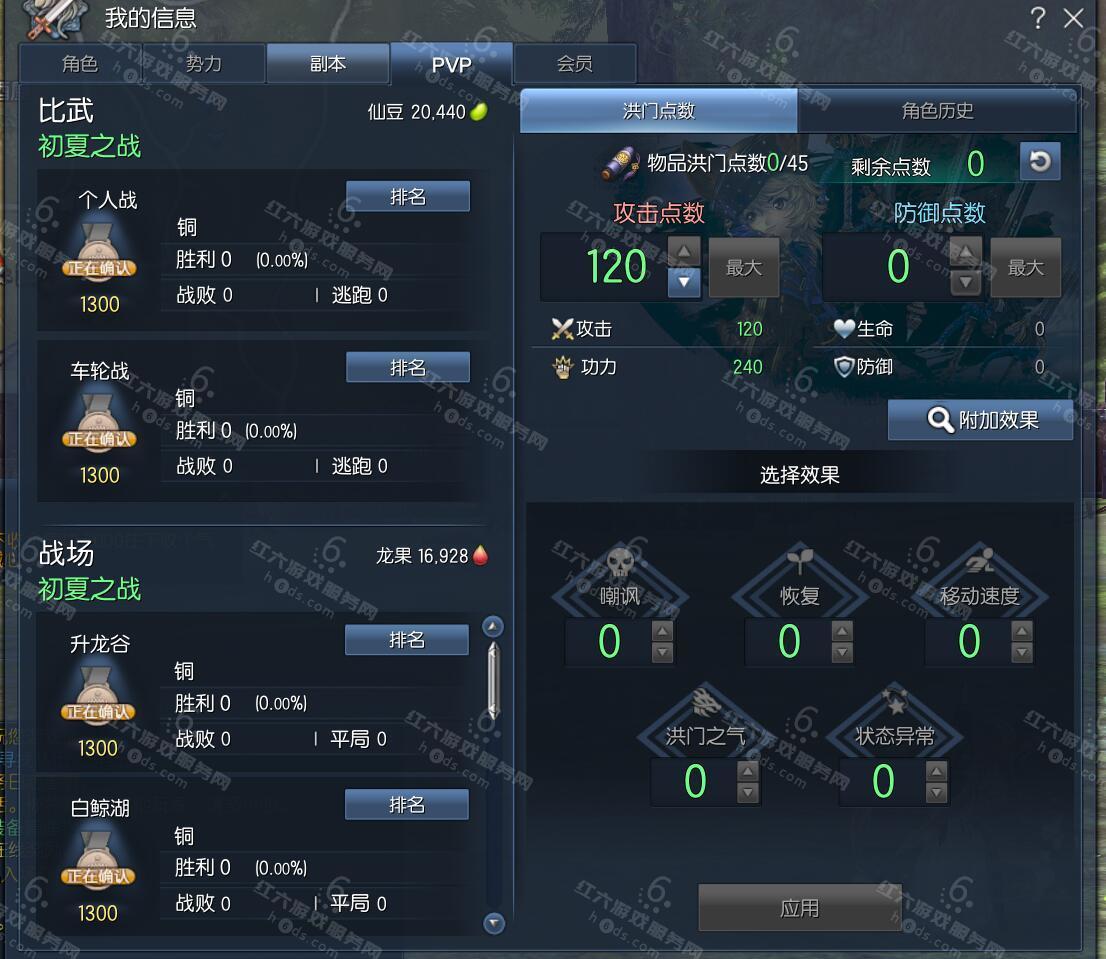Viewport: 1106px width, 959px height.
Task: Open the 副本 tab
Action: (x=327, y=64)
